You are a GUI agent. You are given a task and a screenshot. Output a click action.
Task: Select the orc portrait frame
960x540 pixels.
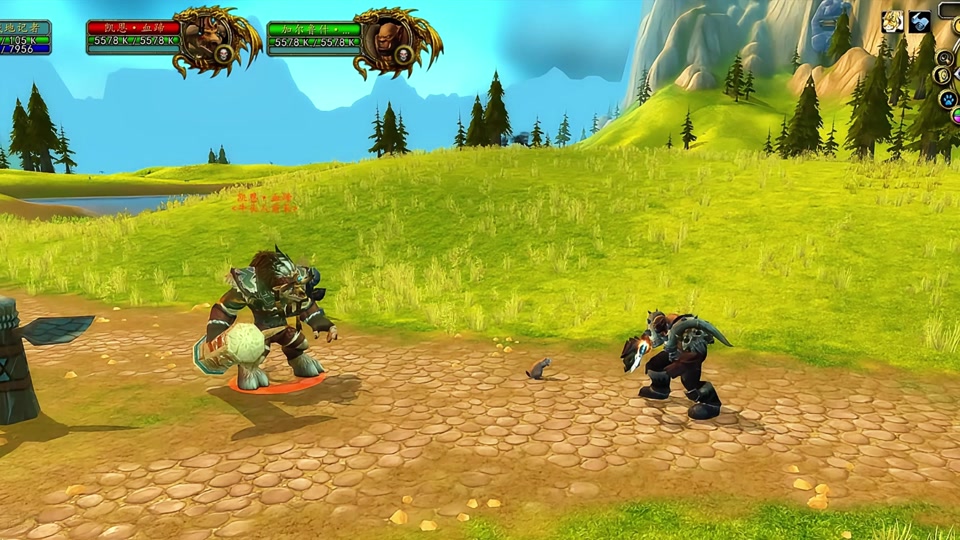click(387, 40)
